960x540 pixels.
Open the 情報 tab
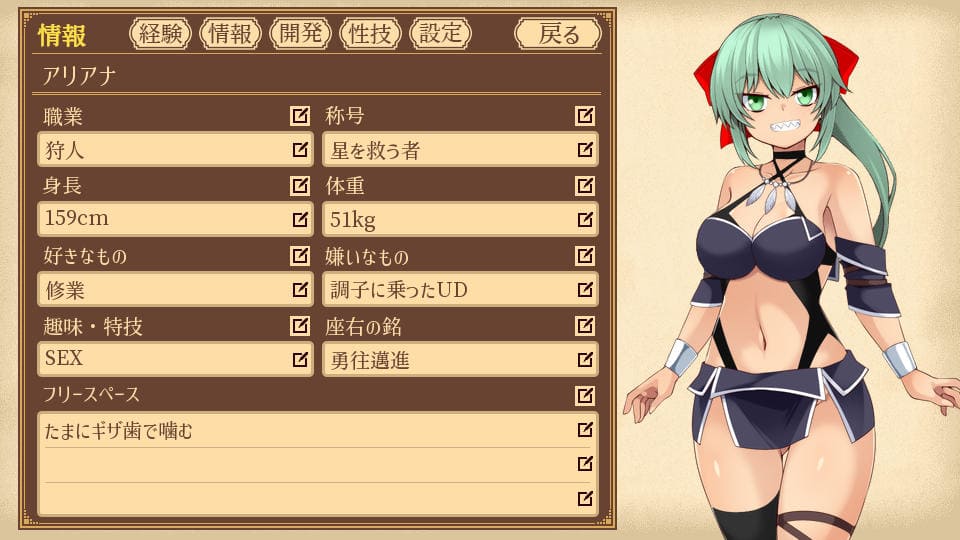click(x=230, y=34)
